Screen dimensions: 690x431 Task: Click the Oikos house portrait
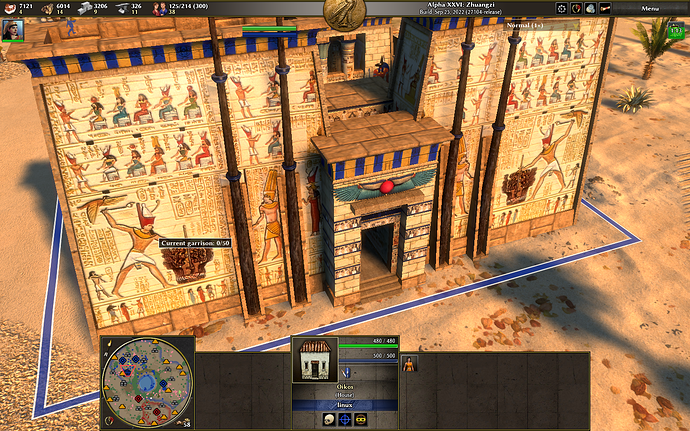click(314, 360)
